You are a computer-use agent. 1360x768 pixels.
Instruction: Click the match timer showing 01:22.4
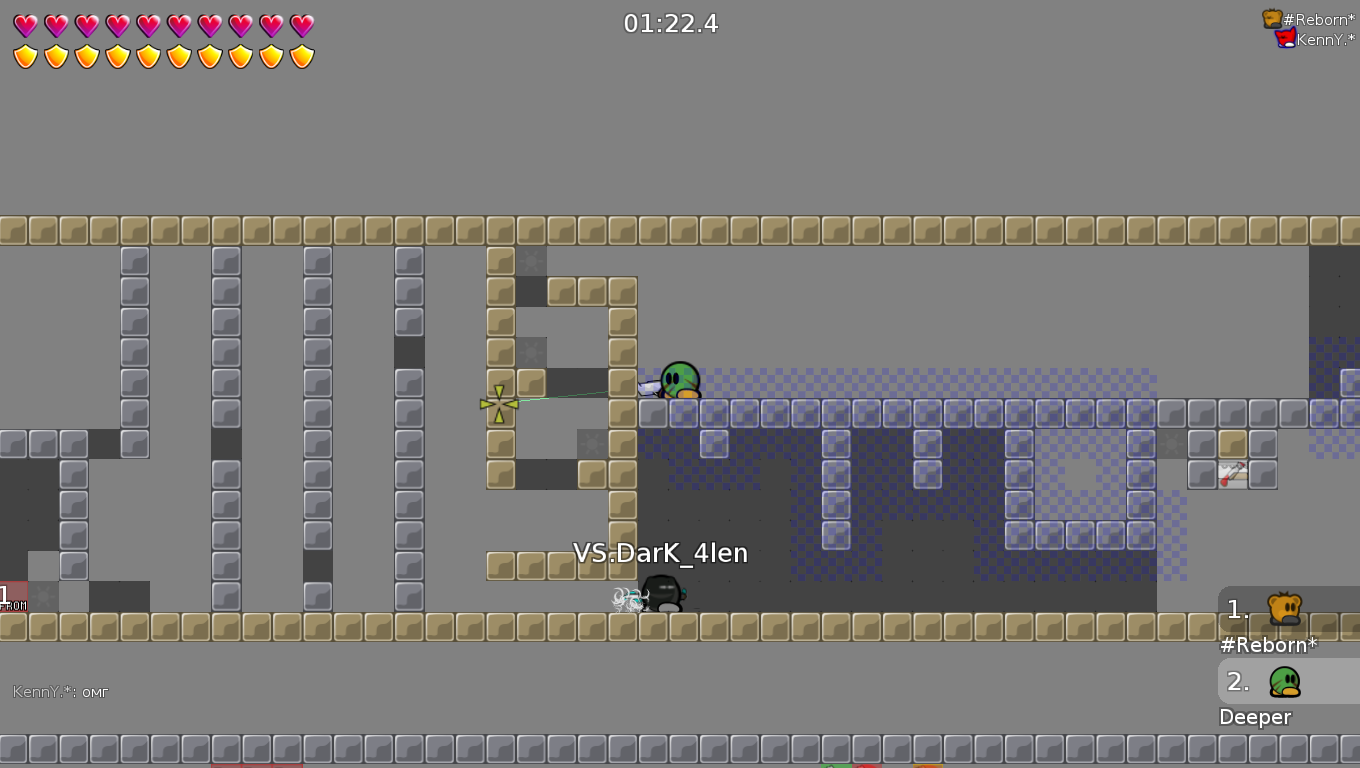tap(672, 23)
